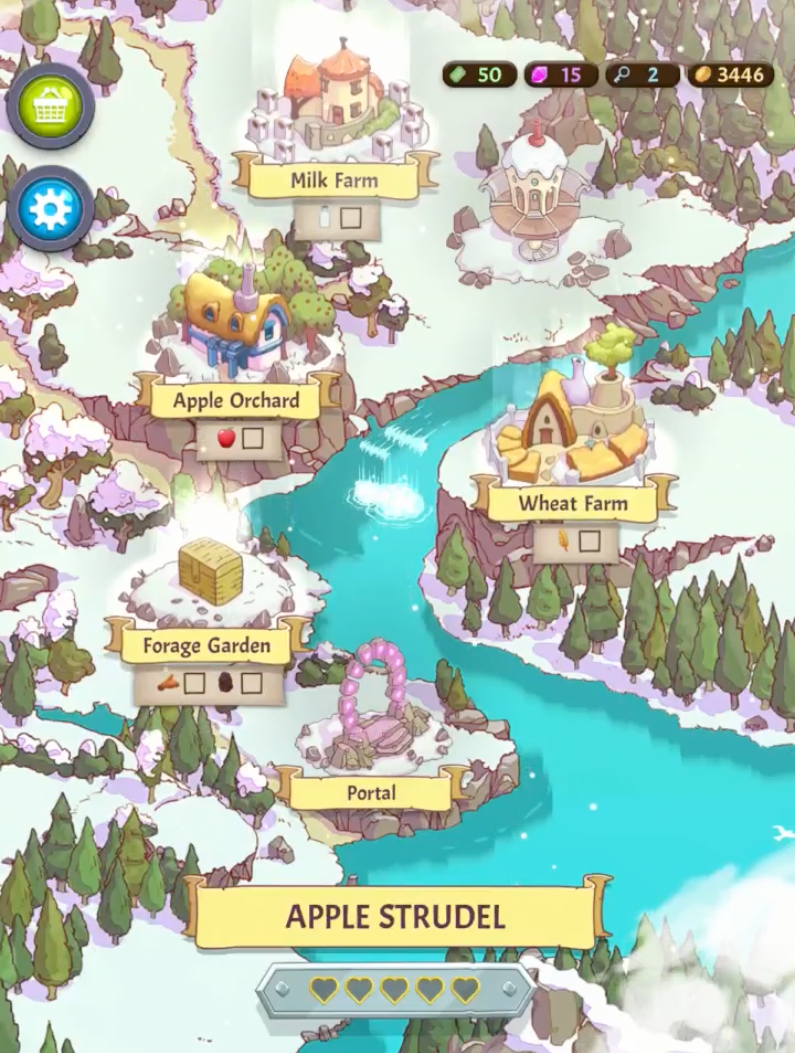This screenshot has width=795, height=1053.
Task: Visit the Wheat Farm location
Action: pyautogui.click(x=572, y=503)
